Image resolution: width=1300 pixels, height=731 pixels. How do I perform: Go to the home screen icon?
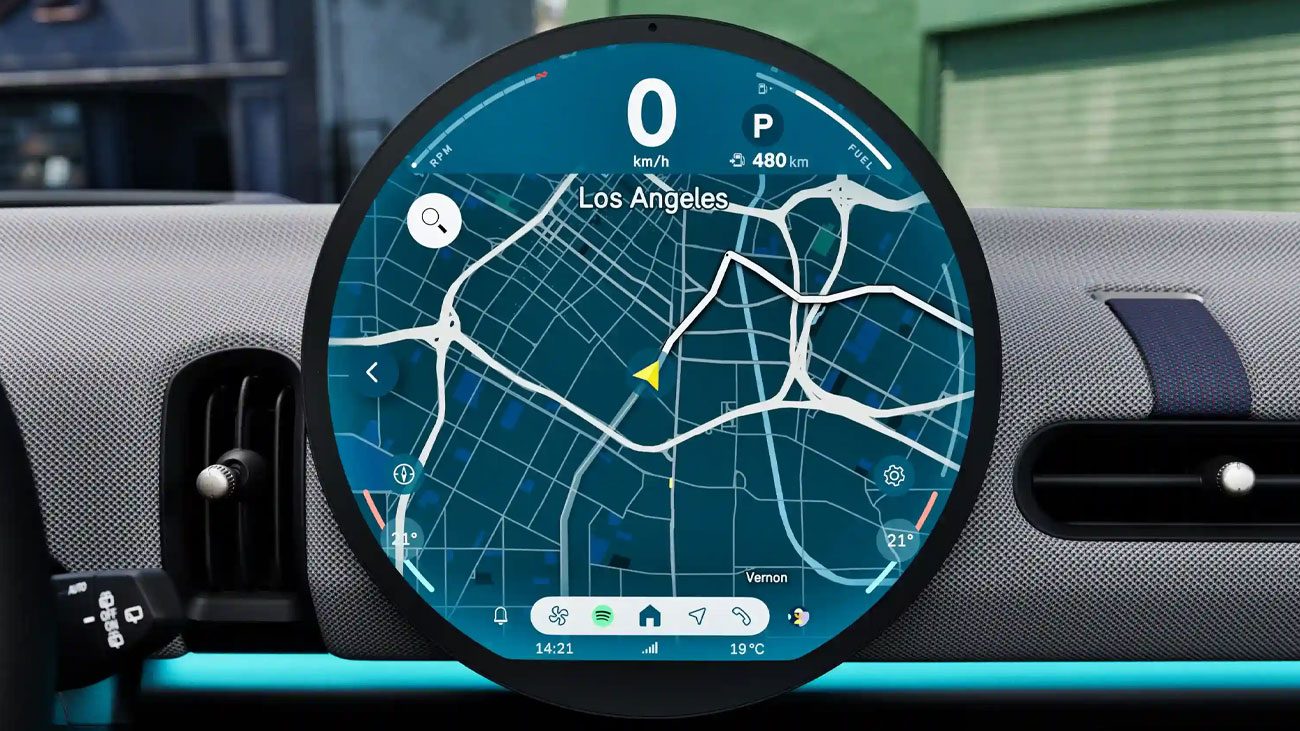(650, 616)
